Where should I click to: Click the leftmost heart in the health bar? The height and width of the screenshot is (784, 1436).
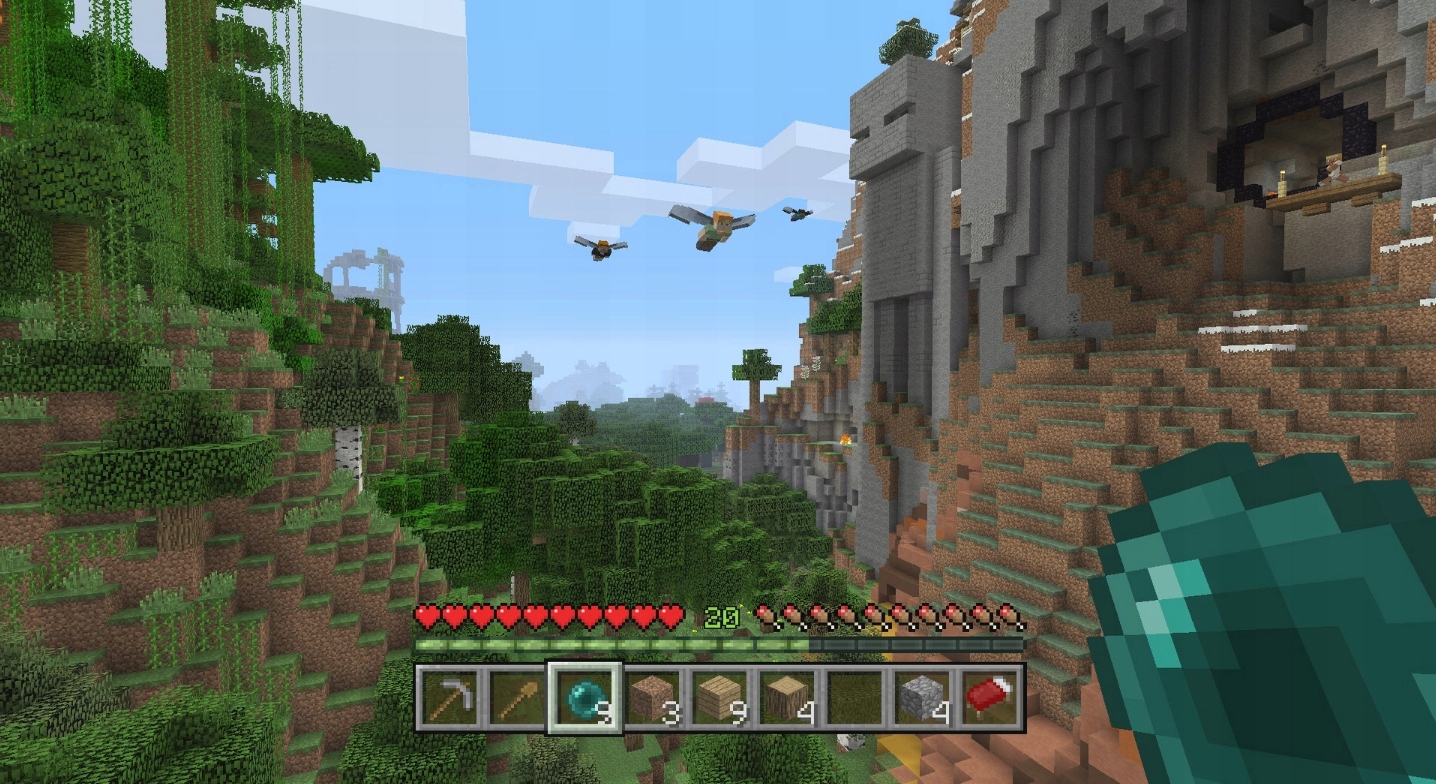(x=427, y=617)
